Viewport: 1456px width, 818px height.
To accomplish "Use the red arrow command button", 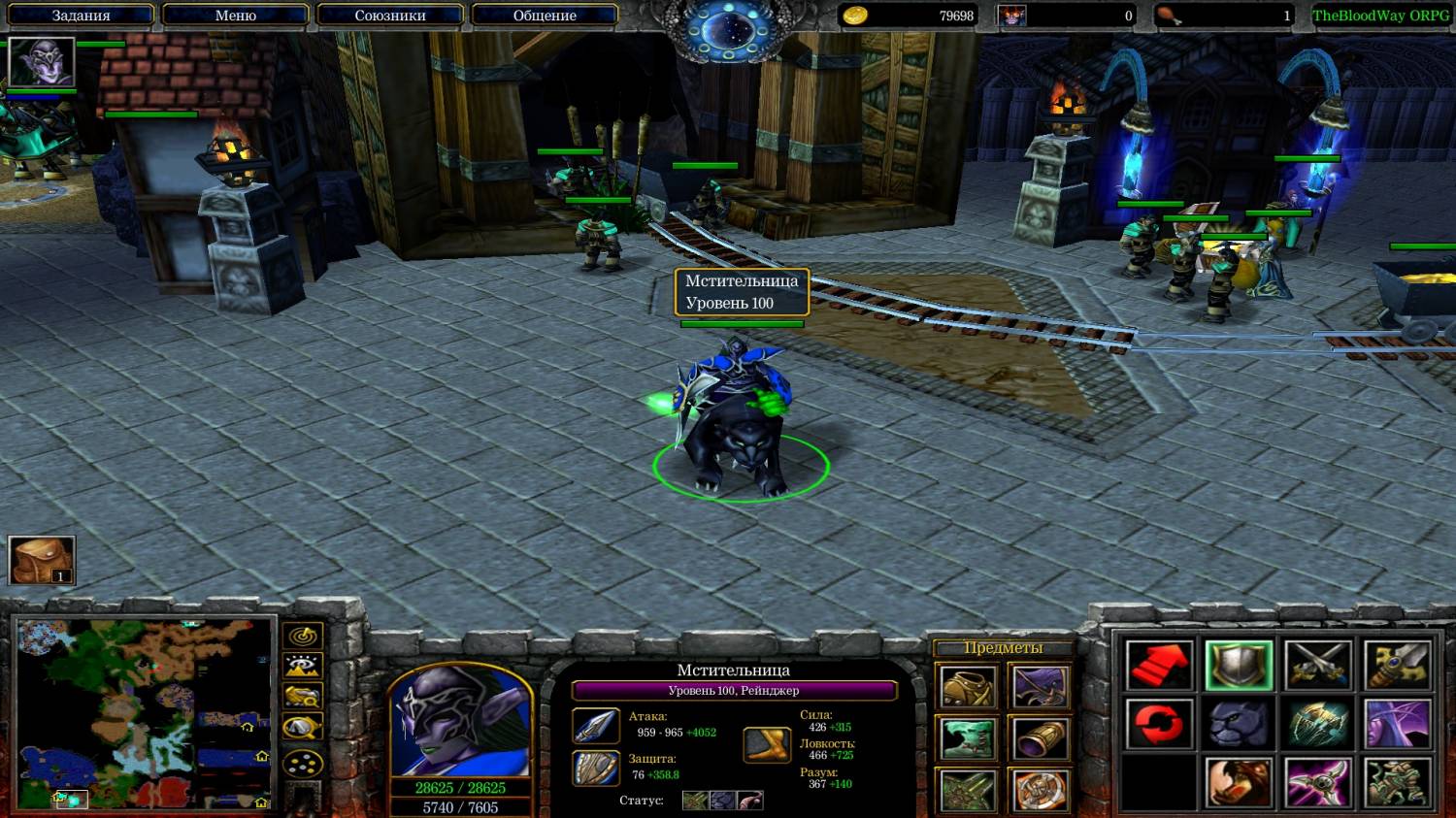I will [1160, 667].
